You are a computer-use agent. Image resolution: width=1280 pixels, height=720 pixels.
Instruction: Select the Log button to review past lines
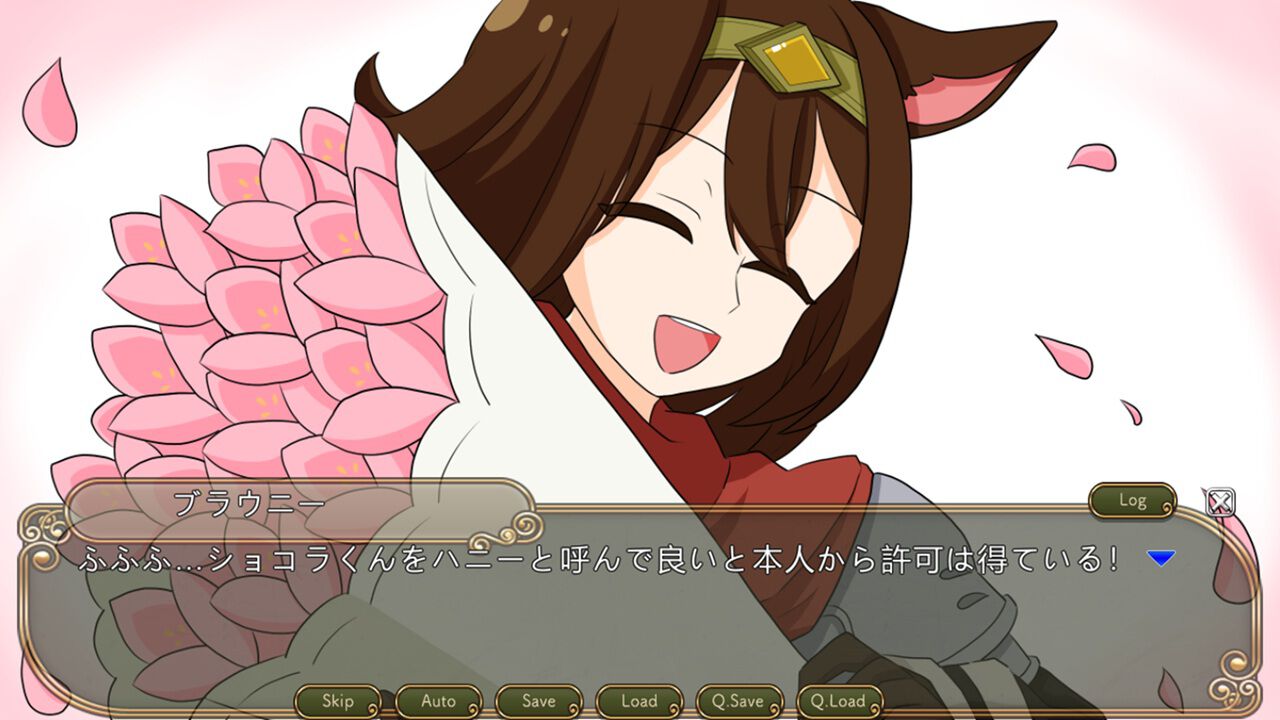[x=1131, y=502]
